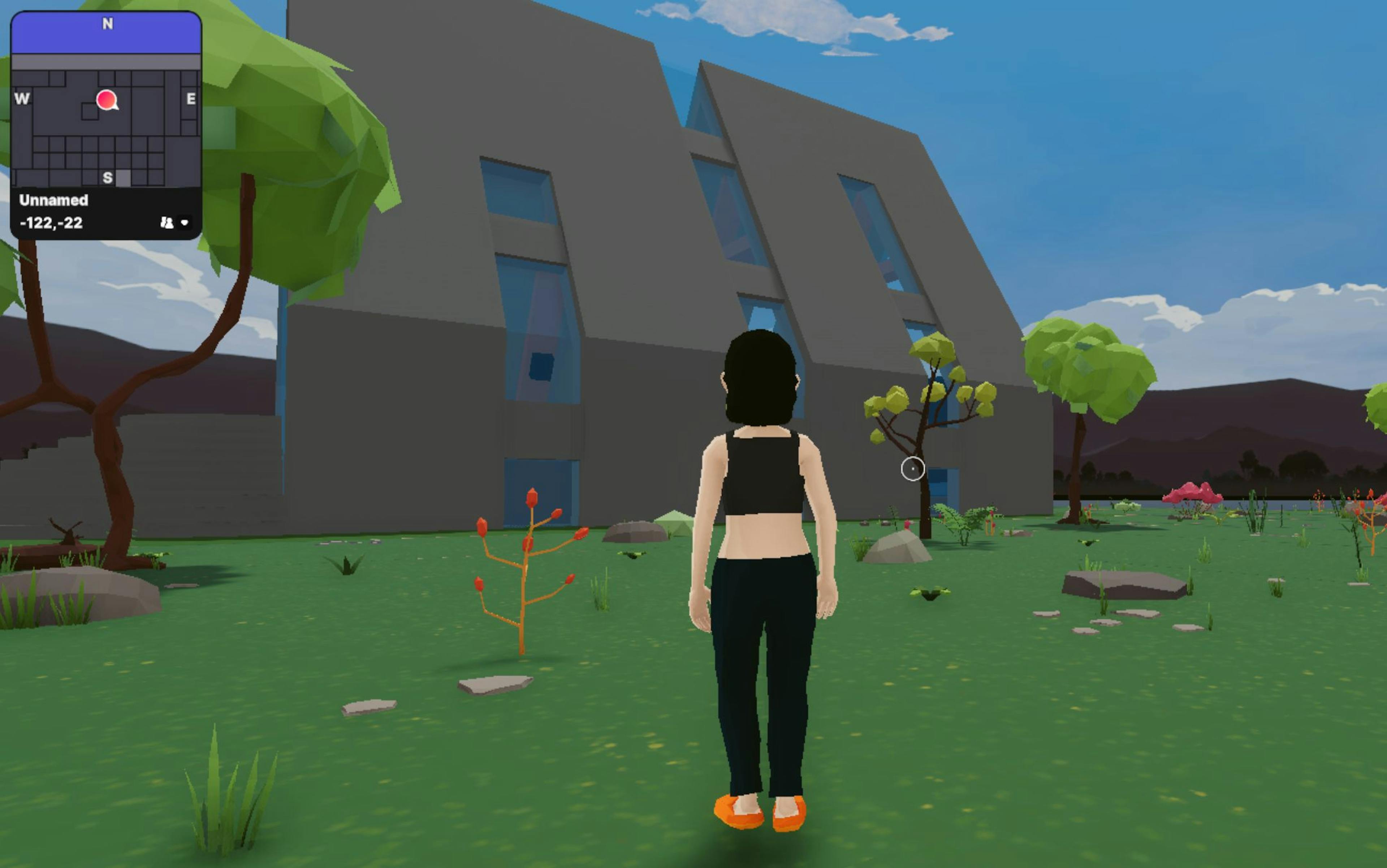The height and width of the screenshot is (868, 1387).
Task: Click the E compass marker on the minimap
Action: 192,99
